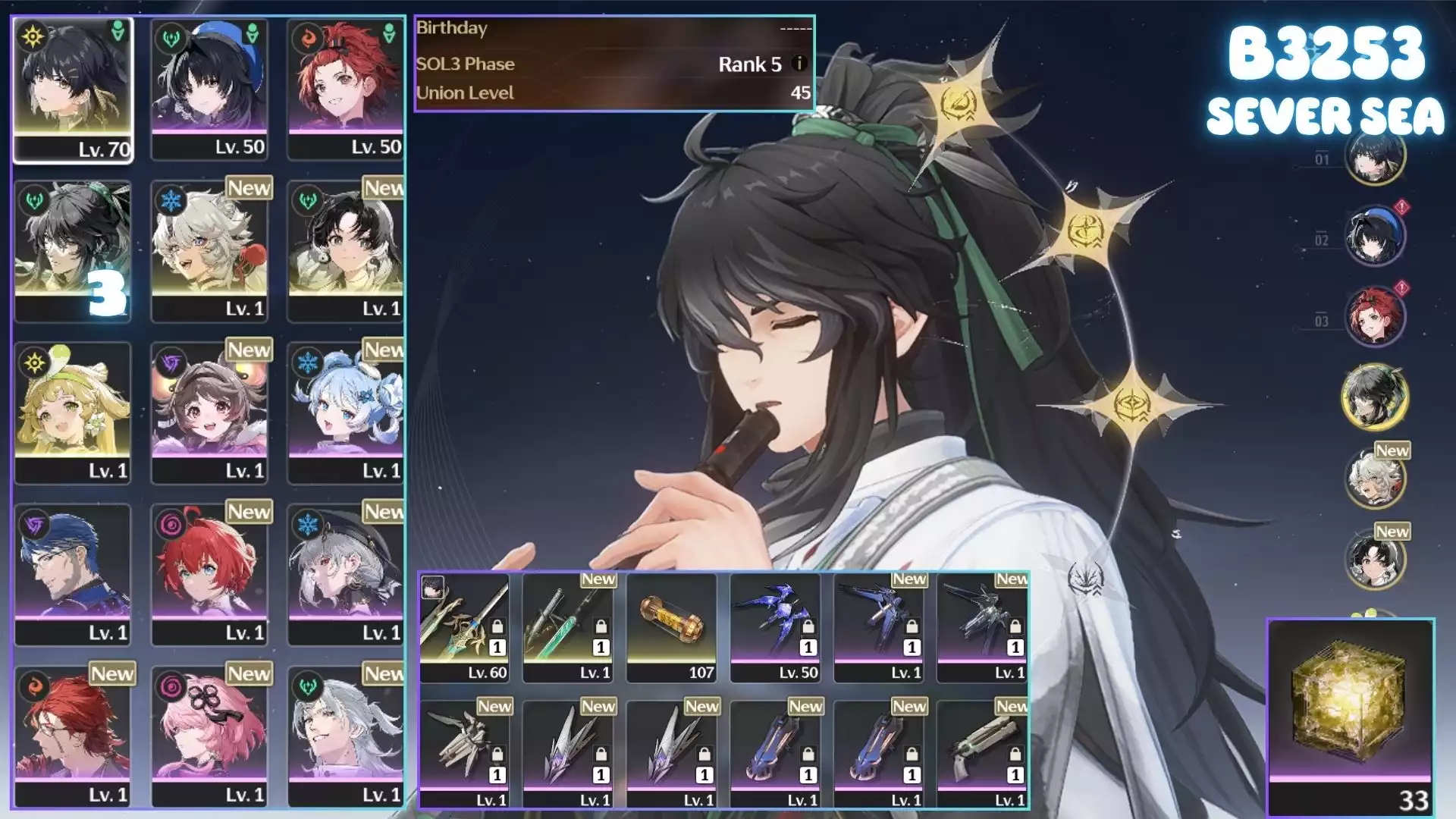Switch to team slot 01 portrait
Viewport: 1456px width, 819px height.
(1374, 155)
